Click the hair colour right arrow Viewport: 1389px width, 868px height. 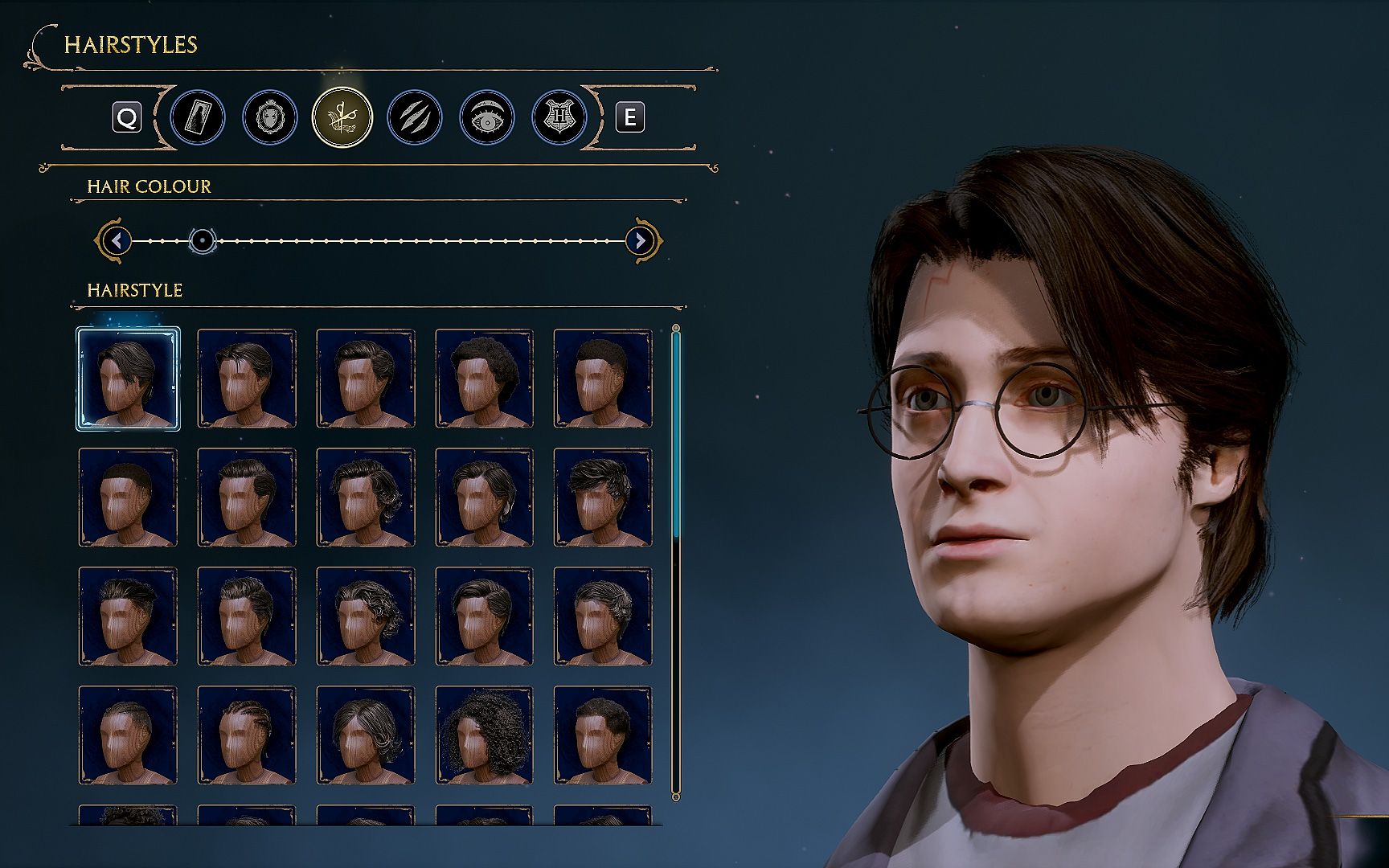coord(640,240)
